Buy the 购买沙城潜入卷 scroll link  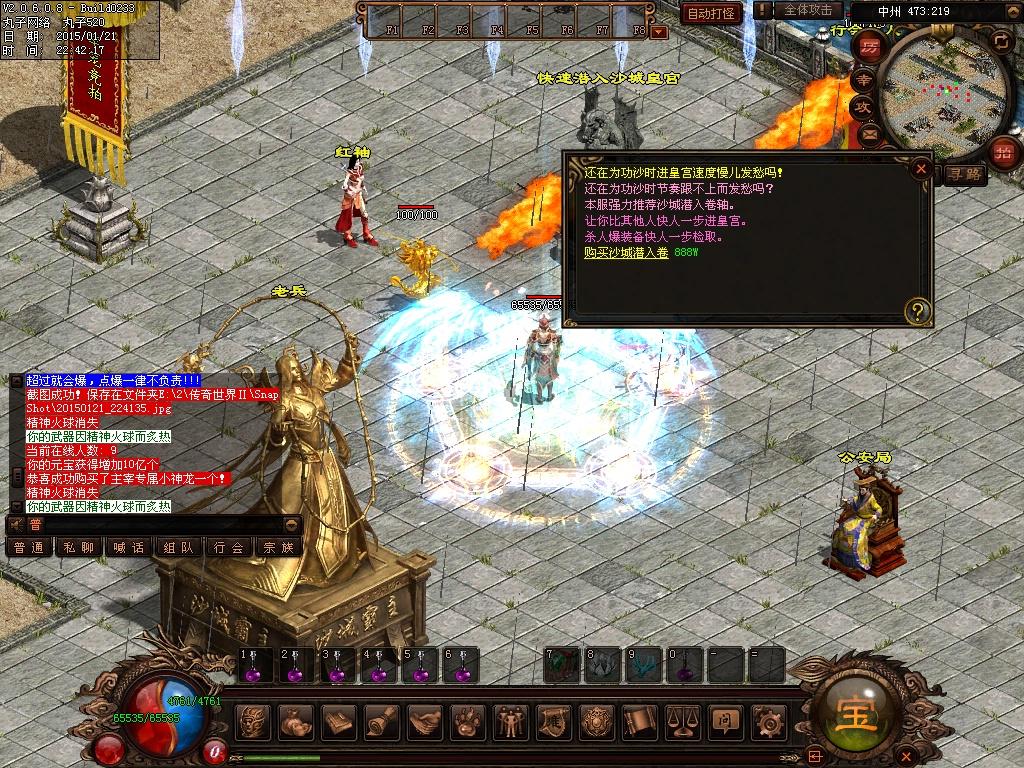point(626,253)
